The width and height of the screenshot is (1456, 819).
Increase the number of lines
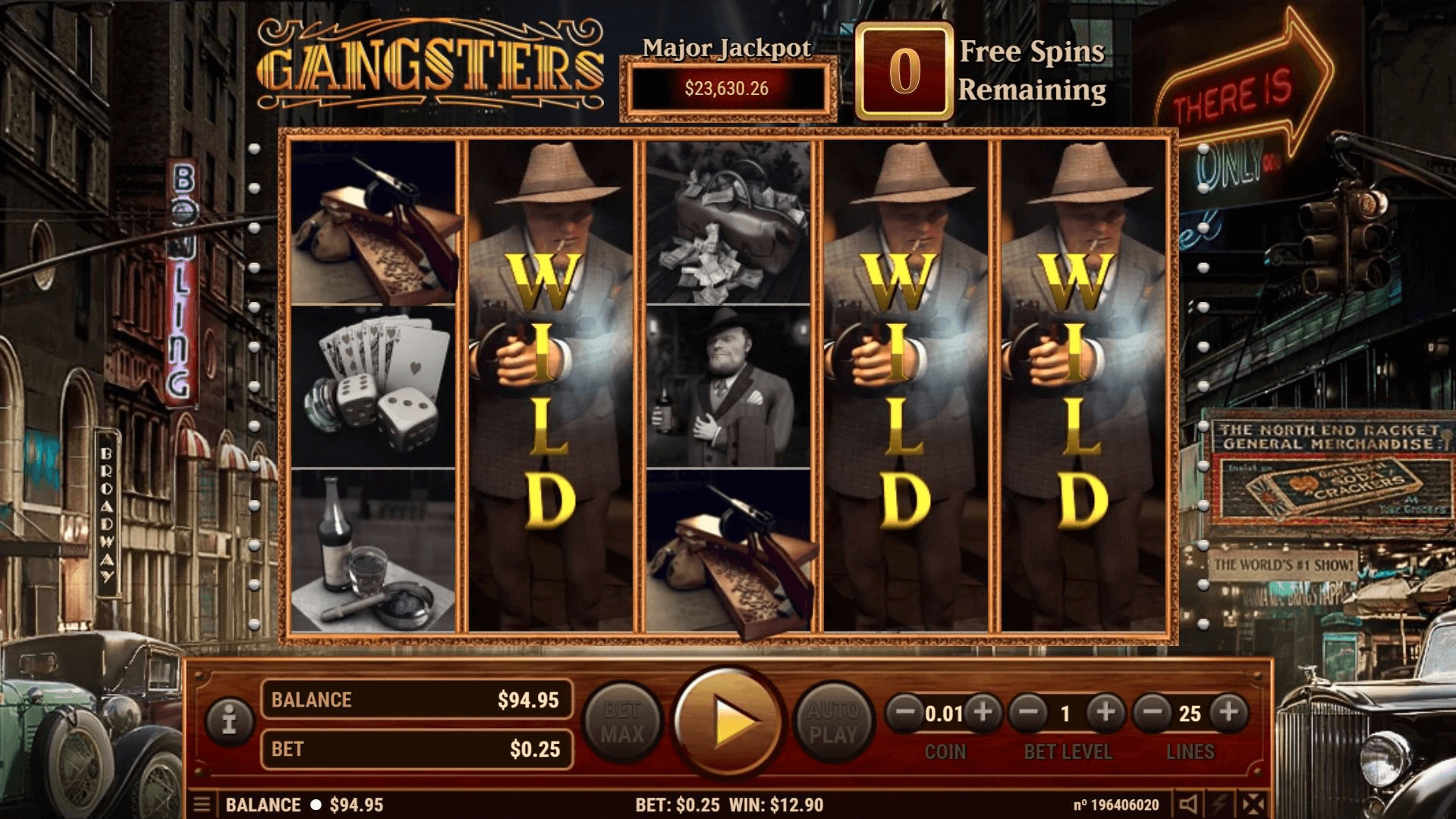1229,713
